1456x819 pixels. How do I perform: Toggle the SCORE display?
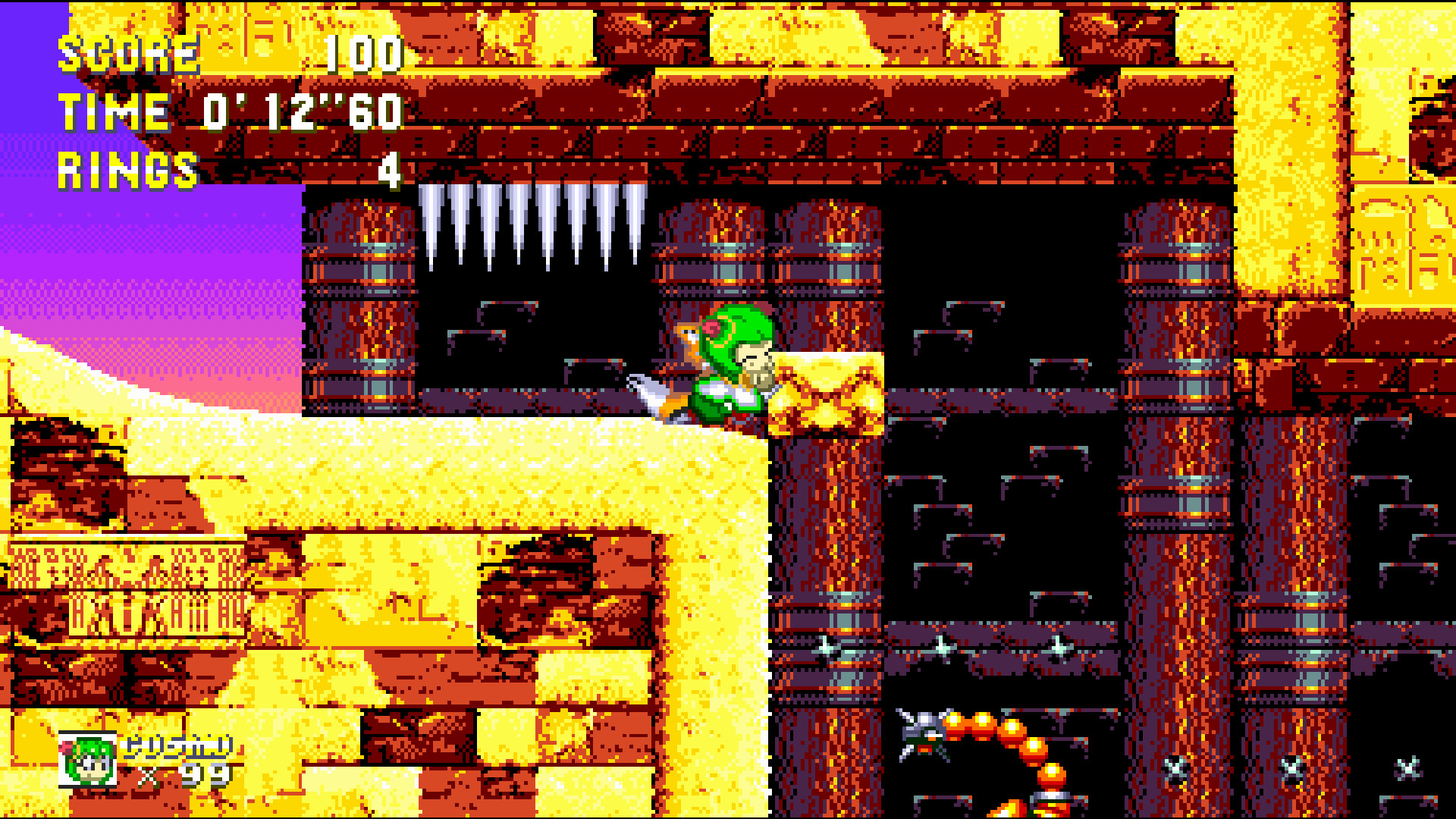click(x=129, y=53)
